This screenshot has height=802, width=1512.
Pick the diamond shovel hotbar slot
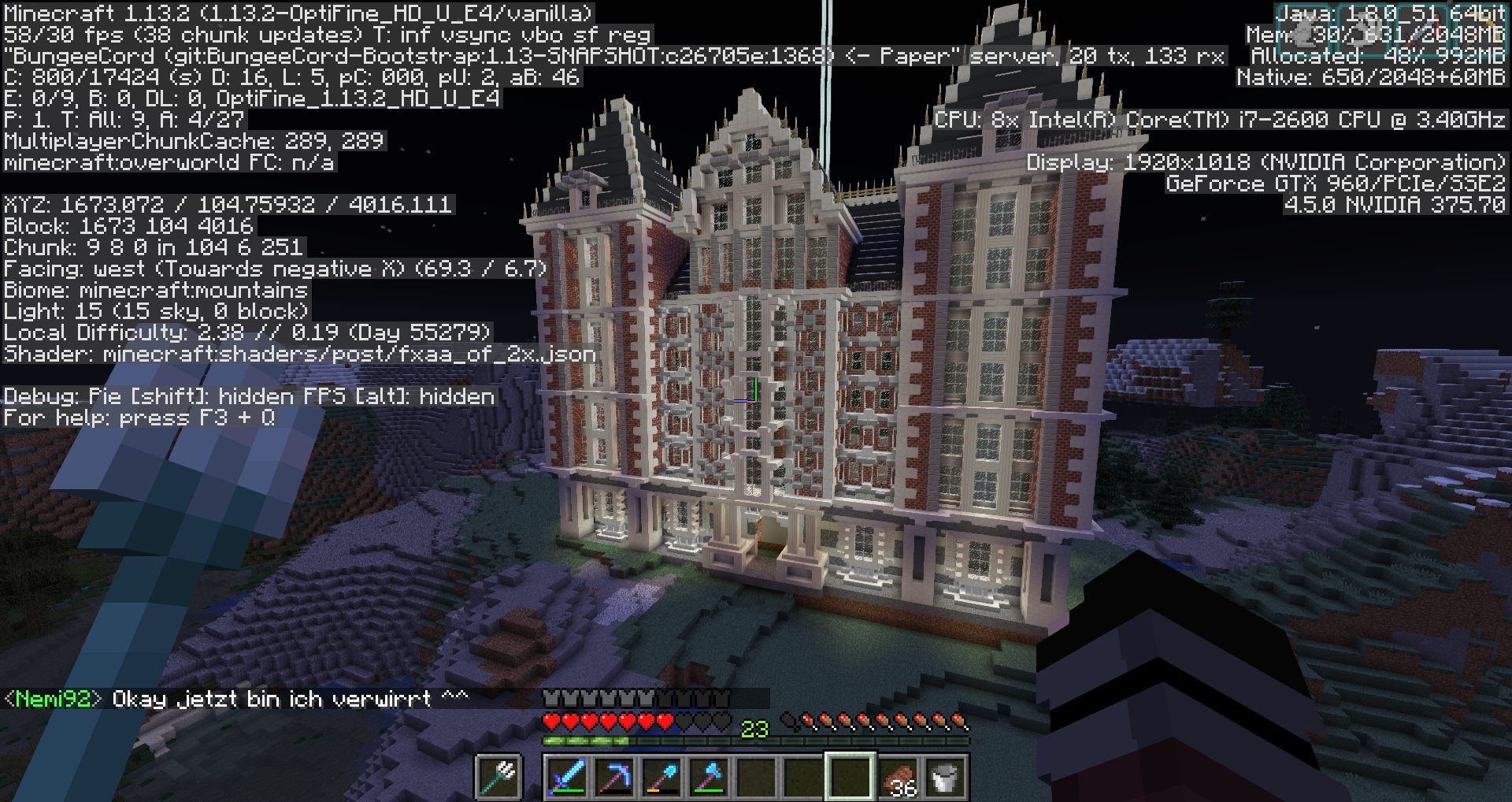pos(661,777)
